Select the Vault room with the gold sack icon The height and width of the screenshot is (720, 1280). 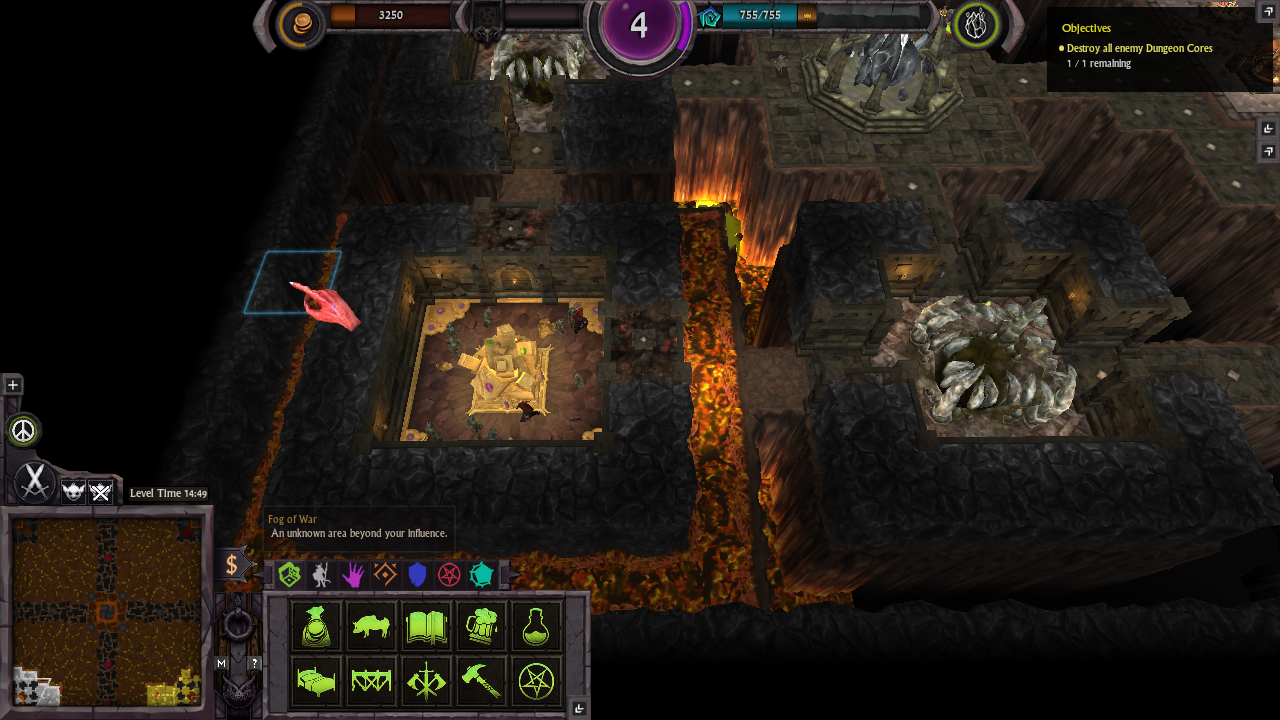[x=316, y=627]
